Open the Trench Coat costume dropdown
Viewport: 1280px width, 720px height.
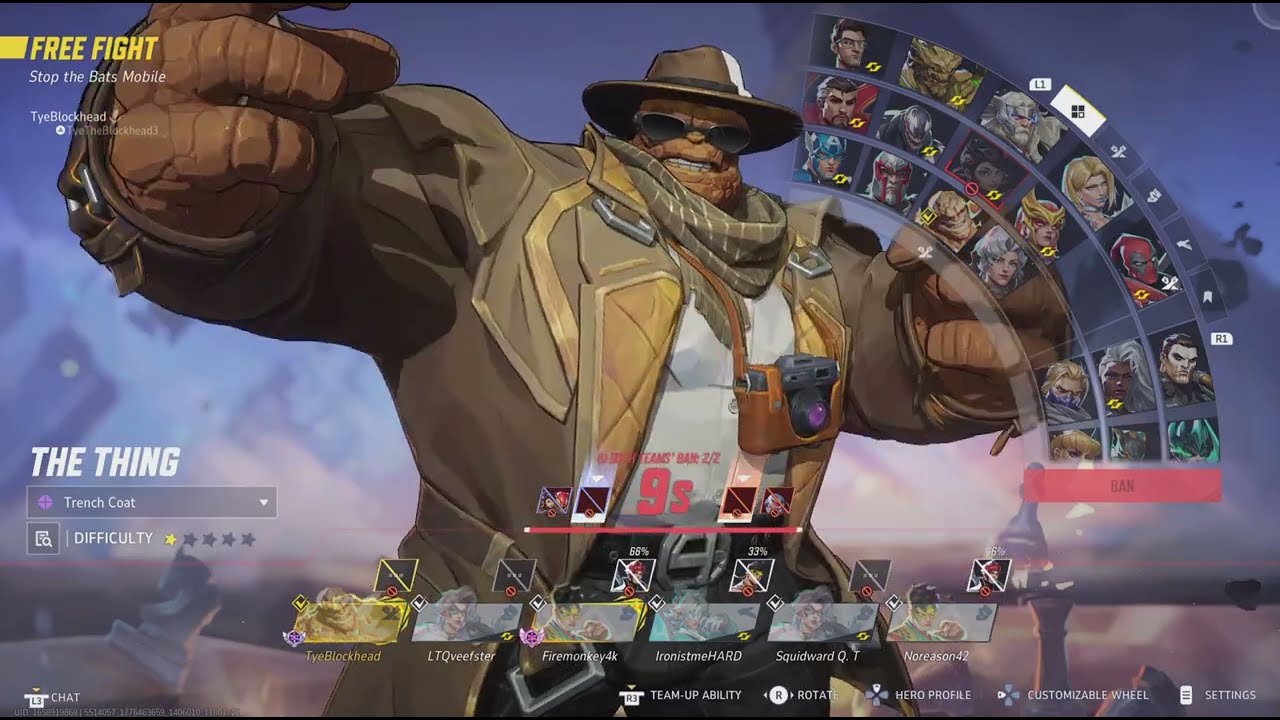click(x=152, y=502)
